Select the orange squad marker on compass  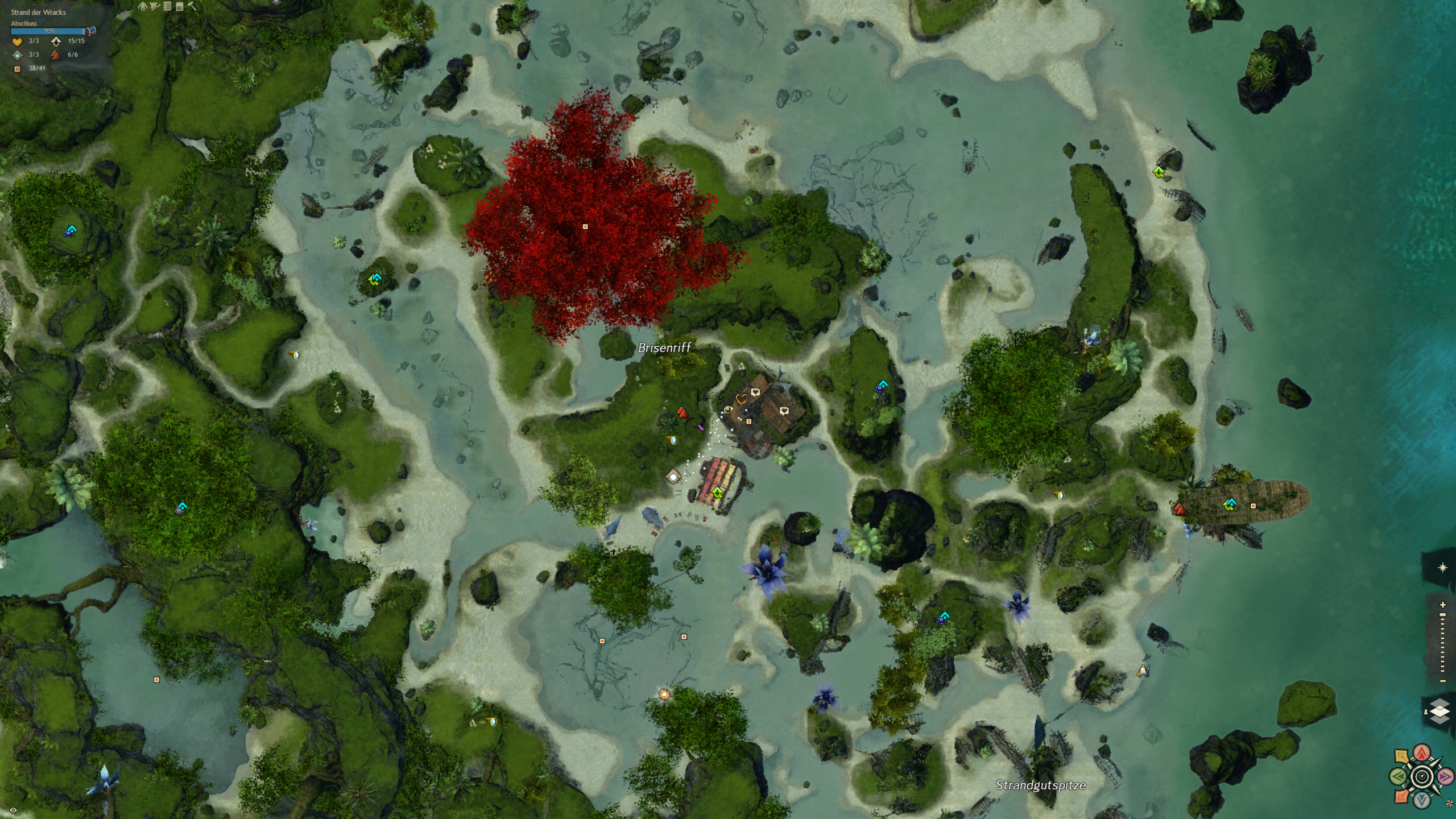(x=1402, y=796)
